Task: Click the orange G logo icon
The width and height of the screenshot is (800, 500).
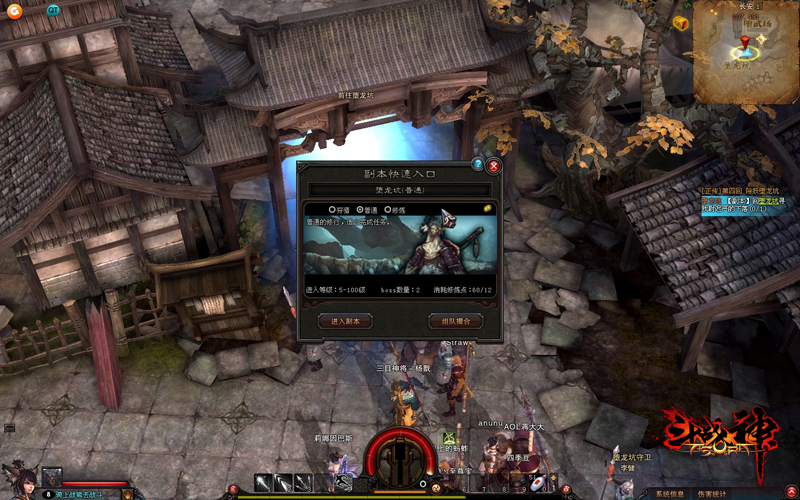Action: click(x=14, y=9)
